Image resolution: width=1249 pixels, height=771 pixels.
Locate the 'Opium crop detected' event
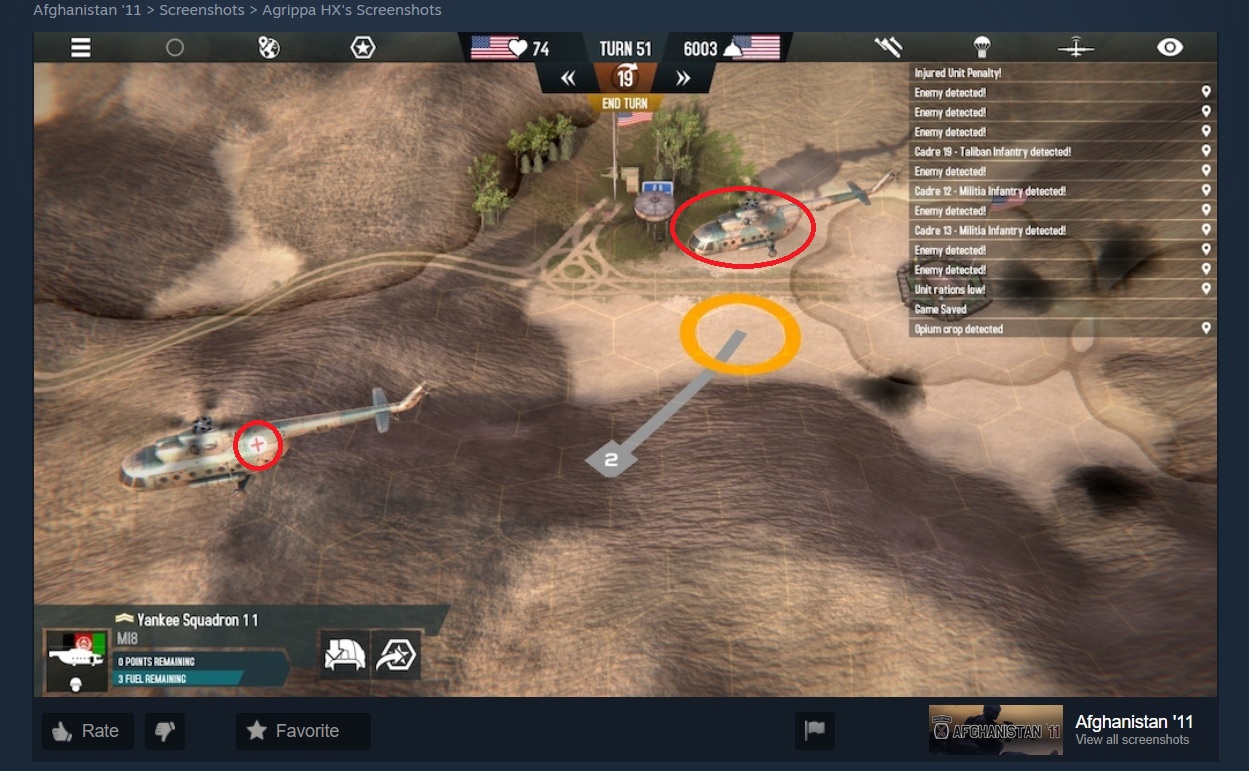point(1060,329)
